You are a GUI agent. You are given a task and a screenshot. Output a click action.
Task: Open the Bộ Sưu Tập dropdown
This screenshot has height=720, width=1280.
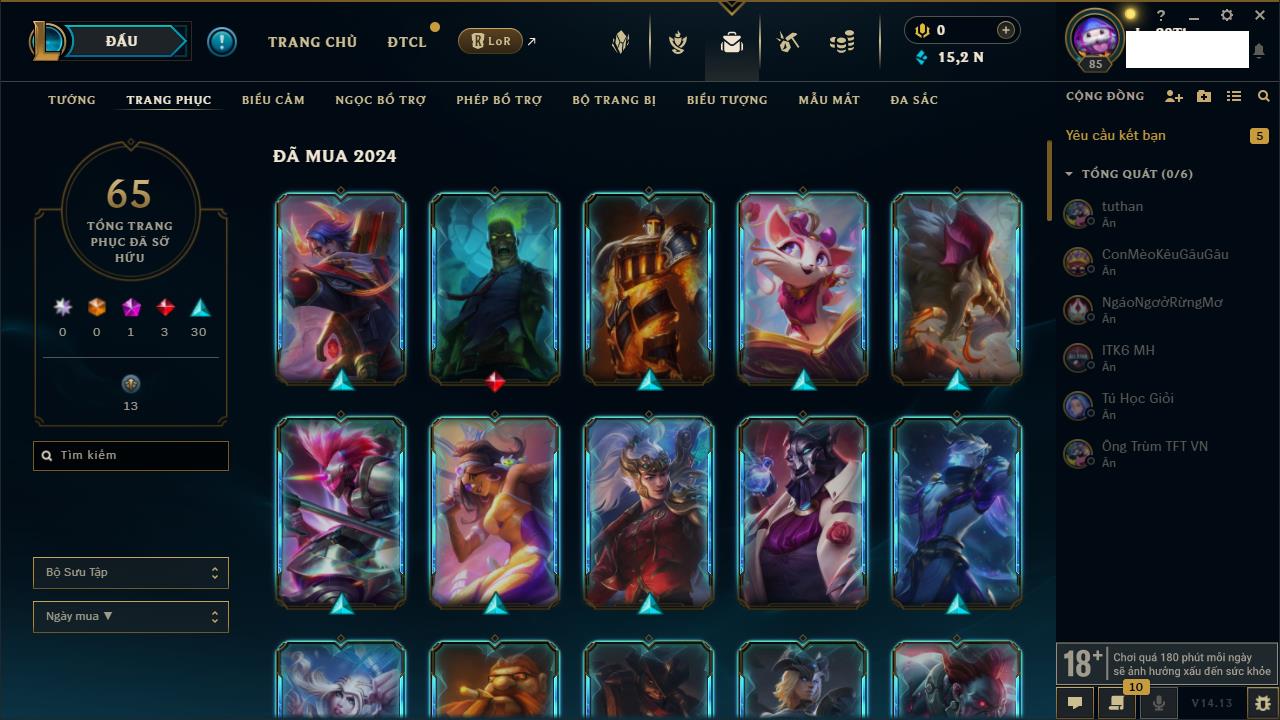[131, 573]
